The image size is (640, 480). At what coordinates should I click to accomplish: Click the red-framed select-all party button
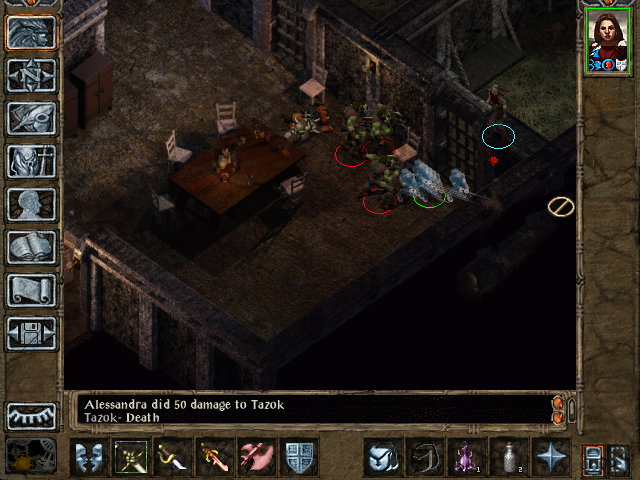pos(594,458)
